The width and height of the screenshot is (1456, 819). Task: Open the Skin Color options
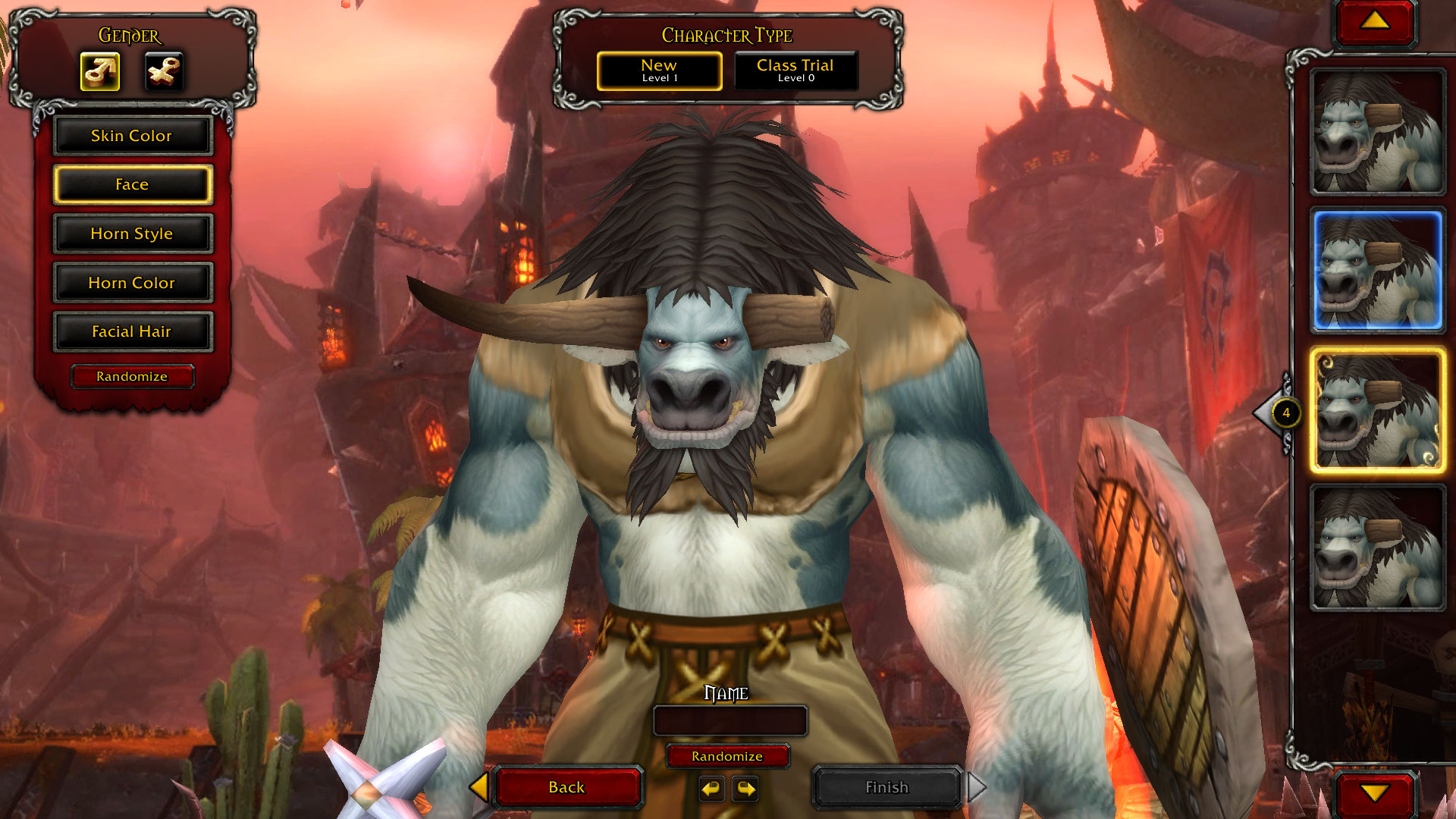click(x=132, y=136)
